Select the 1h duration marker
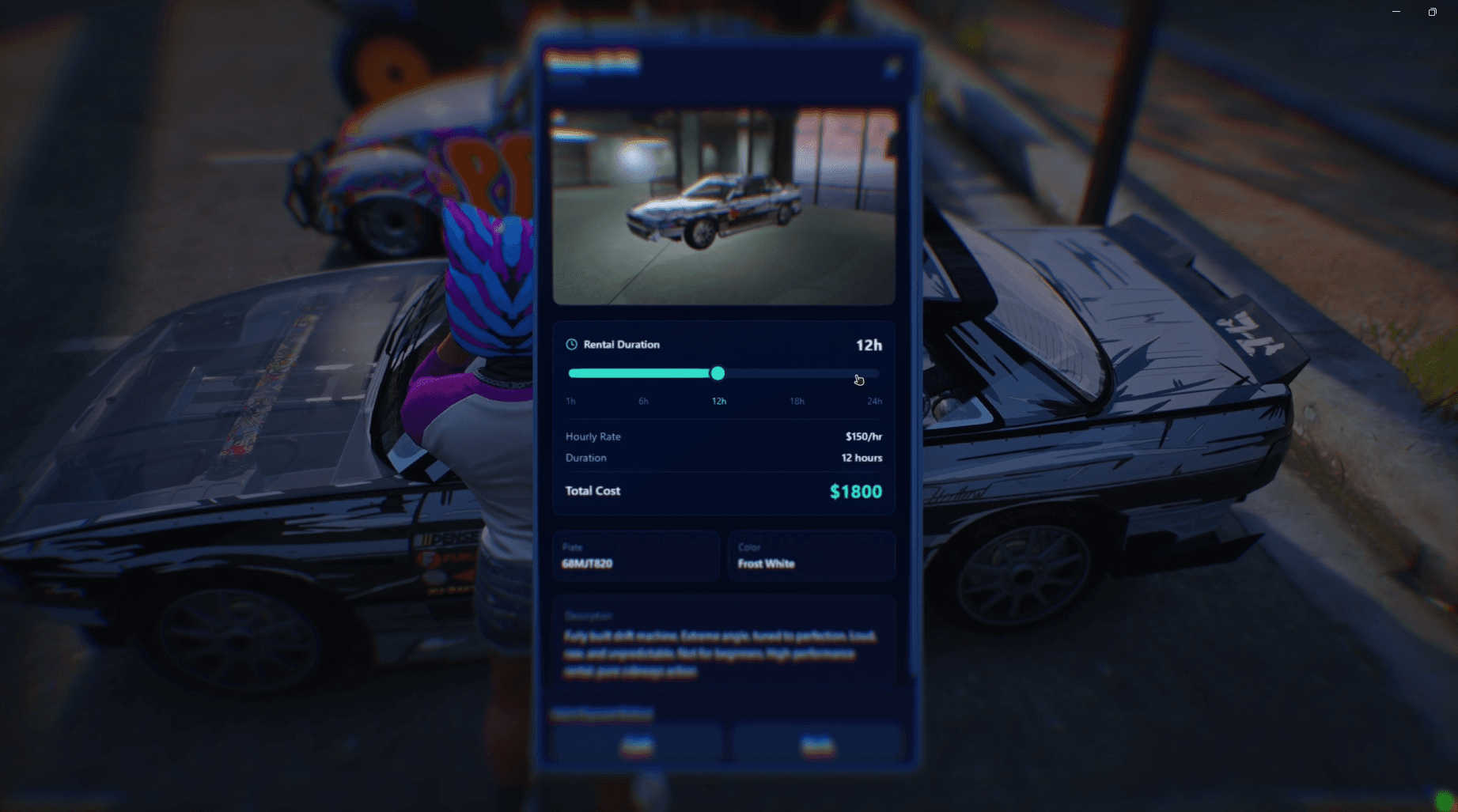 click(570, 401)
